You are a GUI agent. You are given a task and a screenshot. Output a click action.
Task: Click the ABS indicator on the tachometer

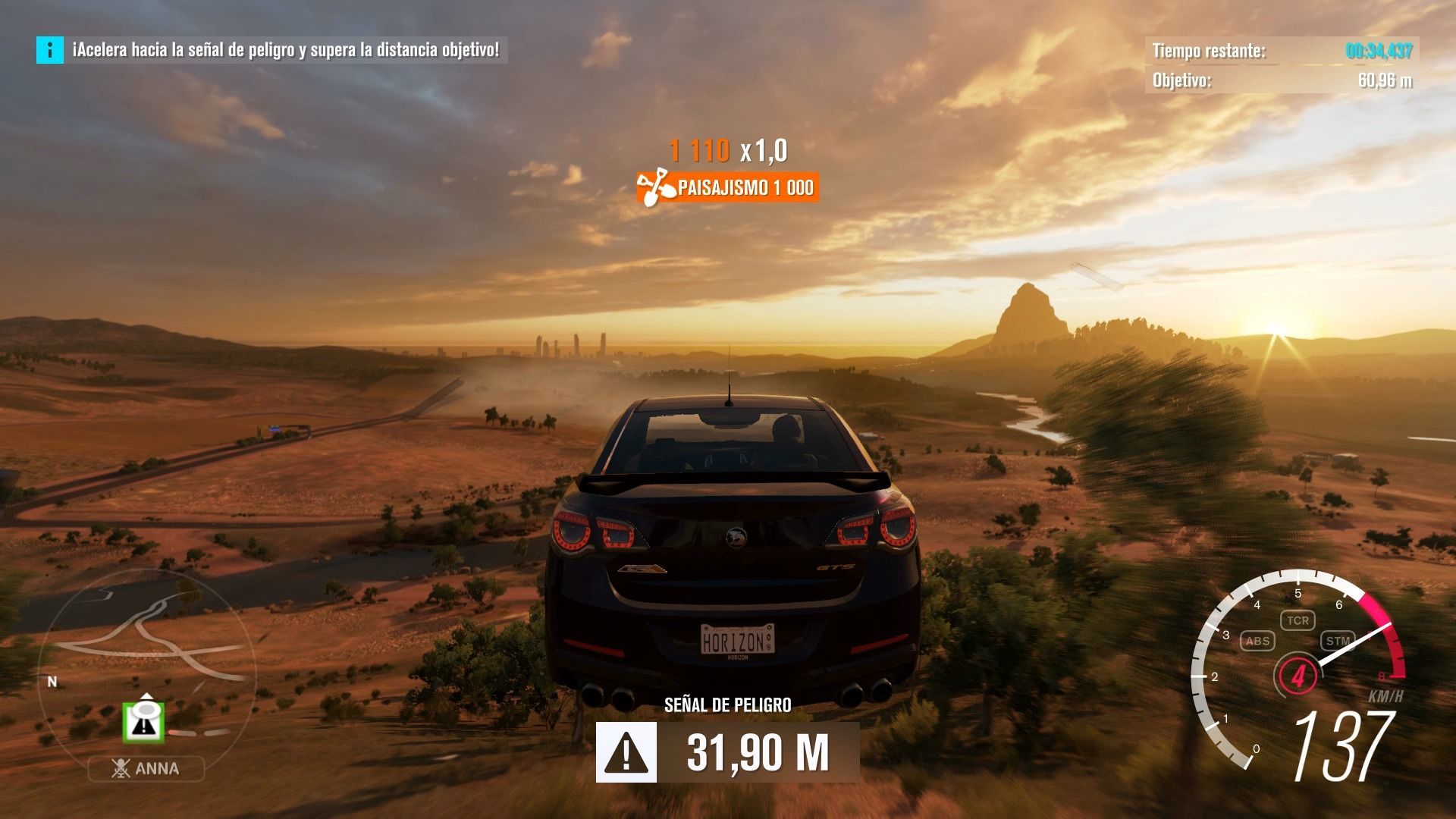pyautogui.click(x=1257, y=641)
